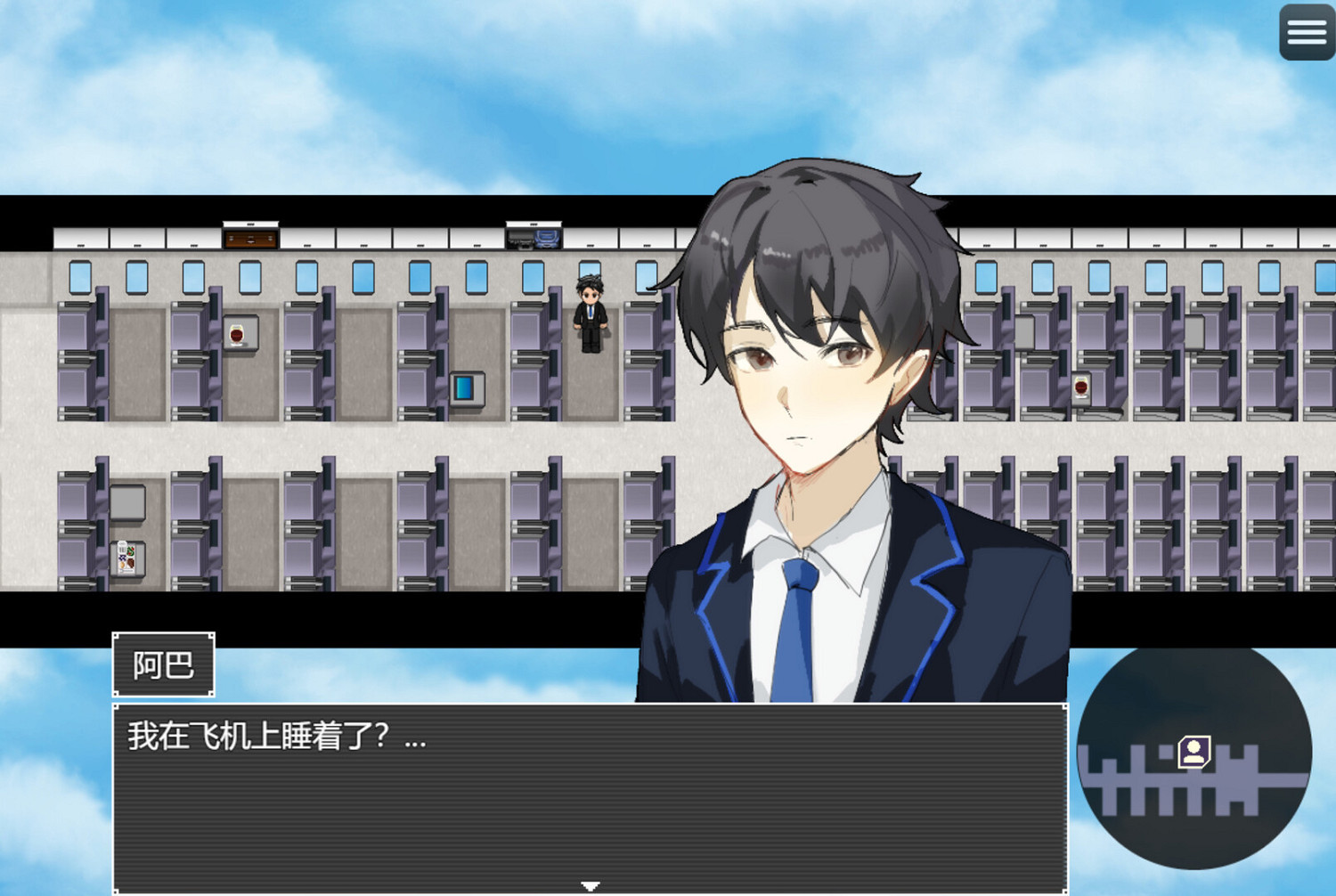
Task: Click the blue necktie on the character portrait
Action: (x=795, y=623)
